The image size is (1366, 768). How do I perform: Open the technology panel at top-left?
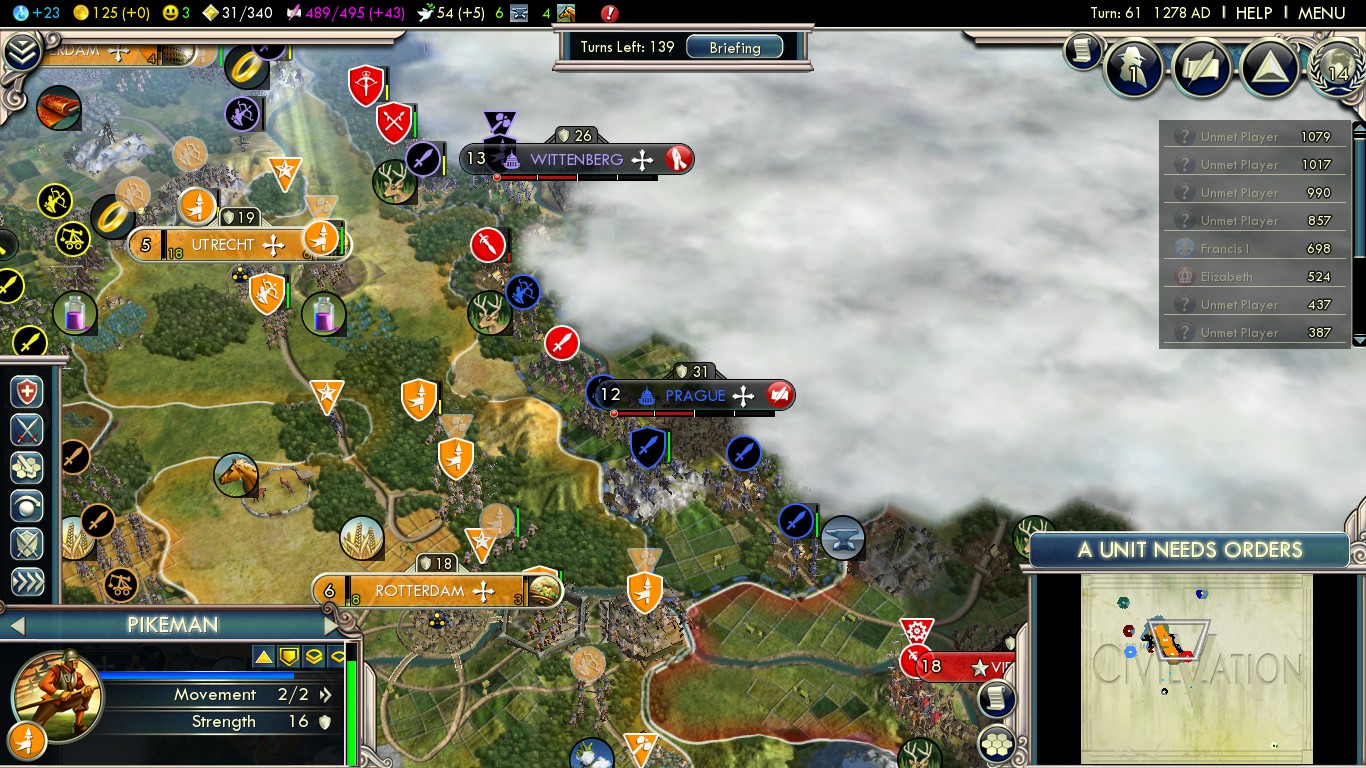(22, 52)
